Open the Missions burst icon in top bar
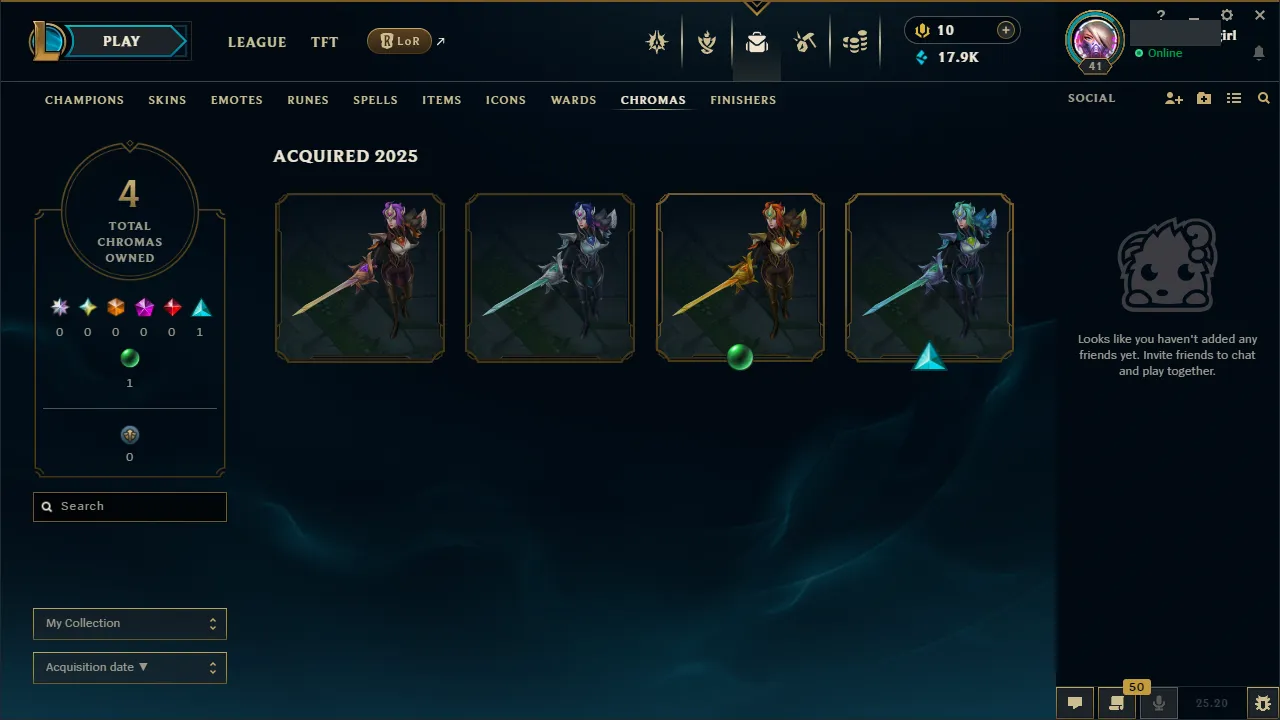Screen dimensions: 1280x720 657,42
